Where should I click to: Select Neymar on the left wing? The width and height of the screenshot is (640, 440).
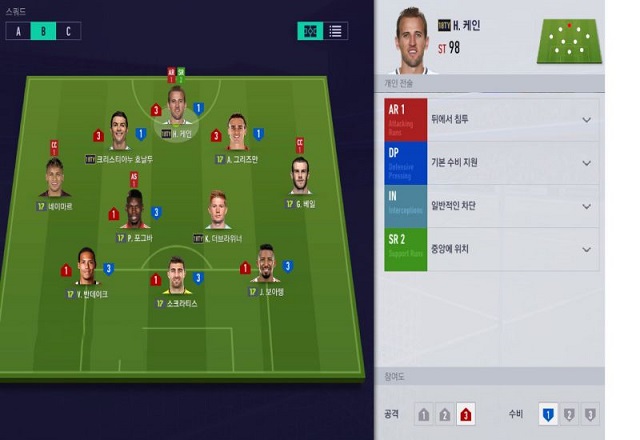(54, 180)
